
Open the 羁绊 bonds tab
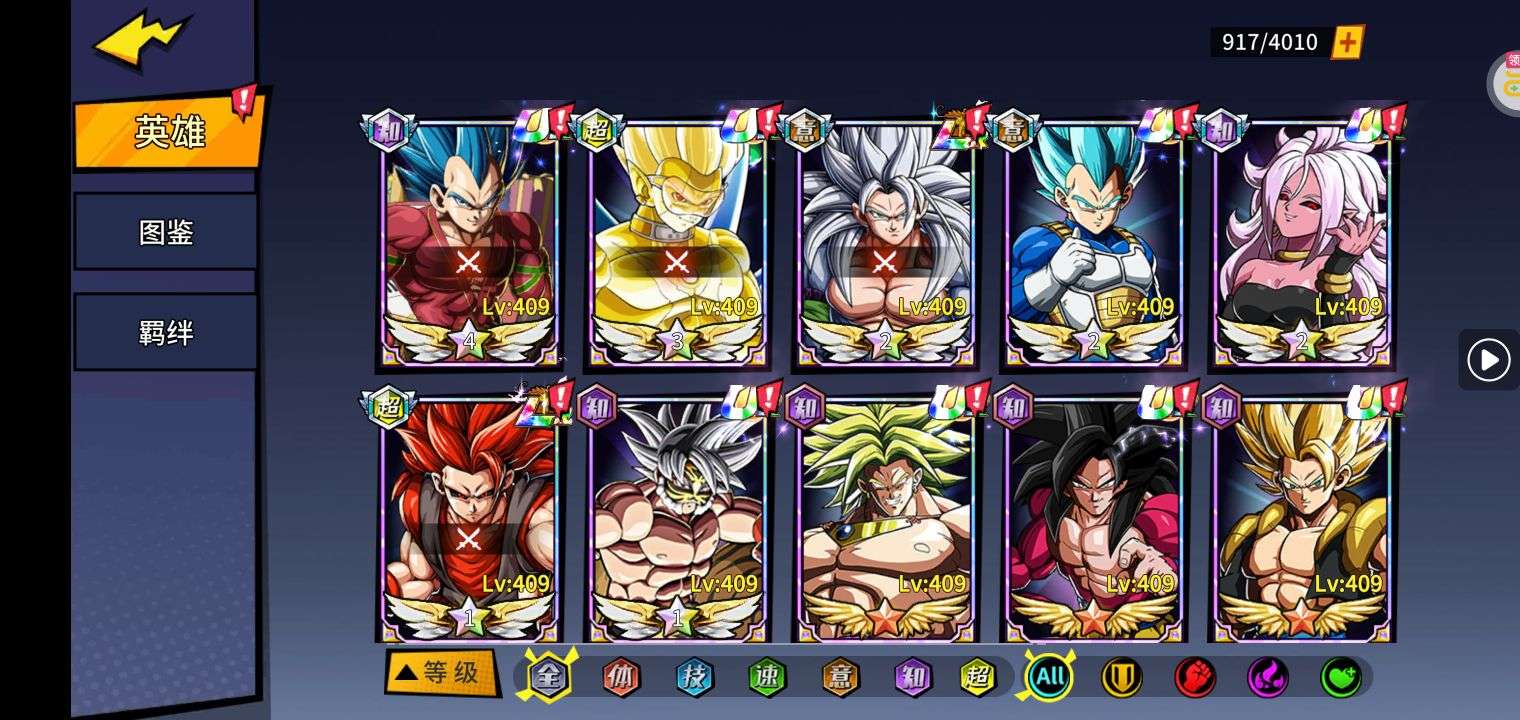pyautogui.click(x=166, y=333)
